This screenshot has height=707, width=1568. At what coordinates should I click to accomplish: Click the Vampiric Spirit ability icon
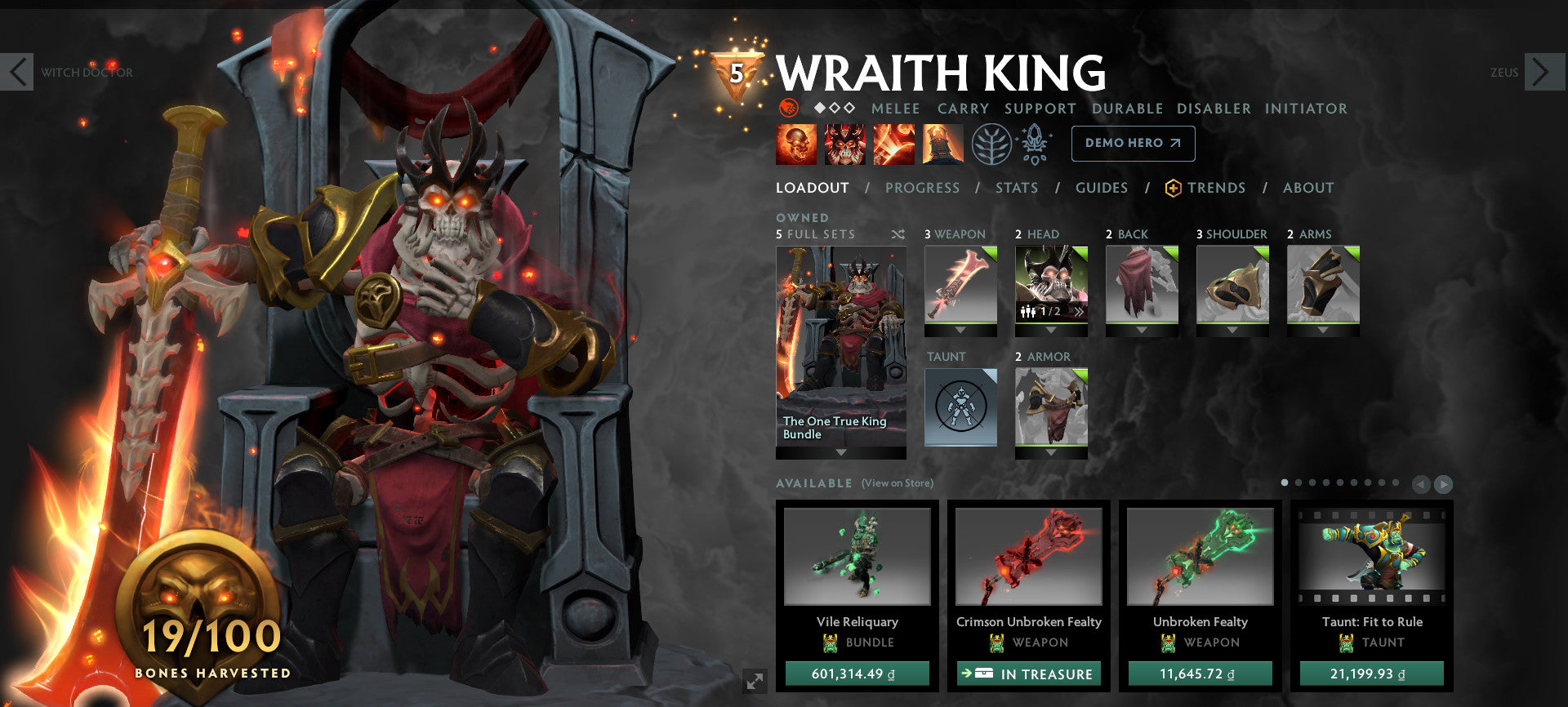point(845,145)
